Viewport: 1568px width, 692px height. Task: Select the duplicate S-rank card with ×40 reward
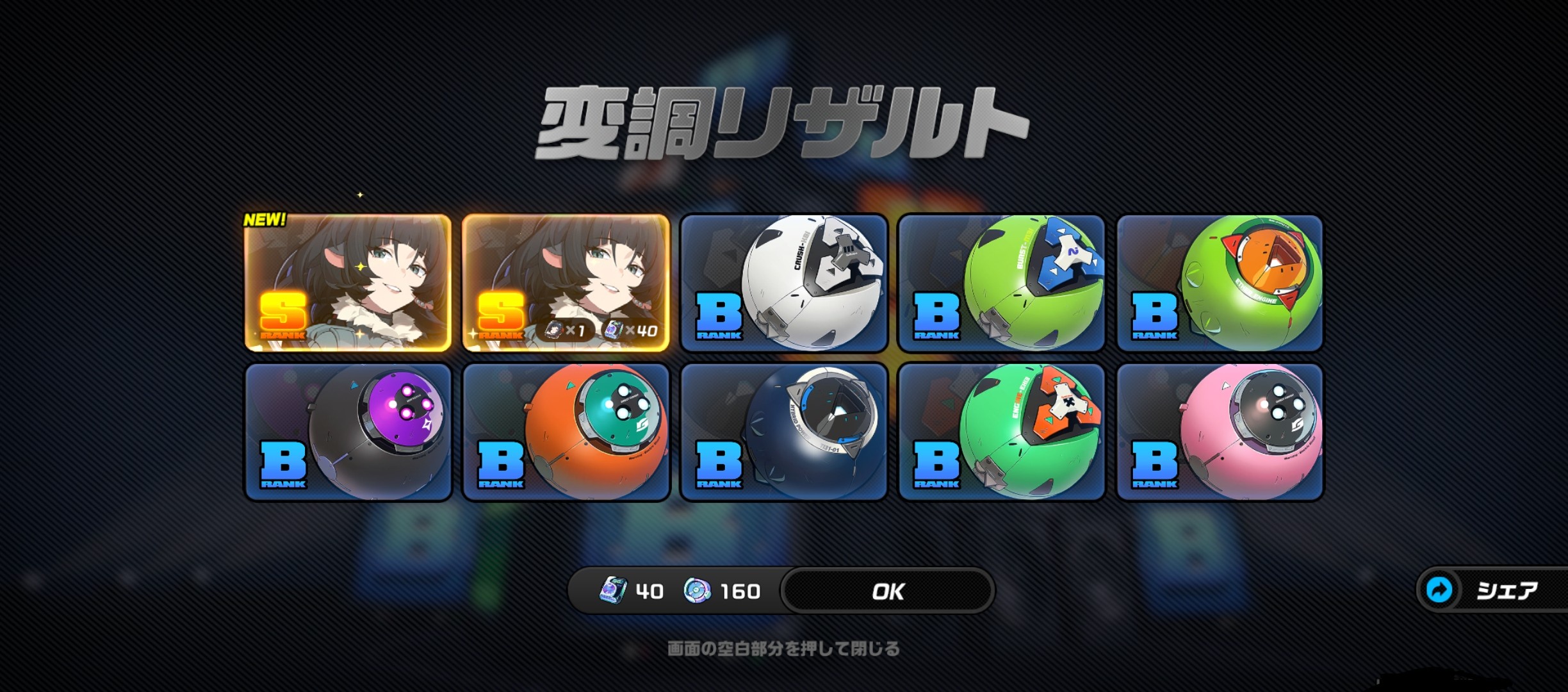pos(566,283)
